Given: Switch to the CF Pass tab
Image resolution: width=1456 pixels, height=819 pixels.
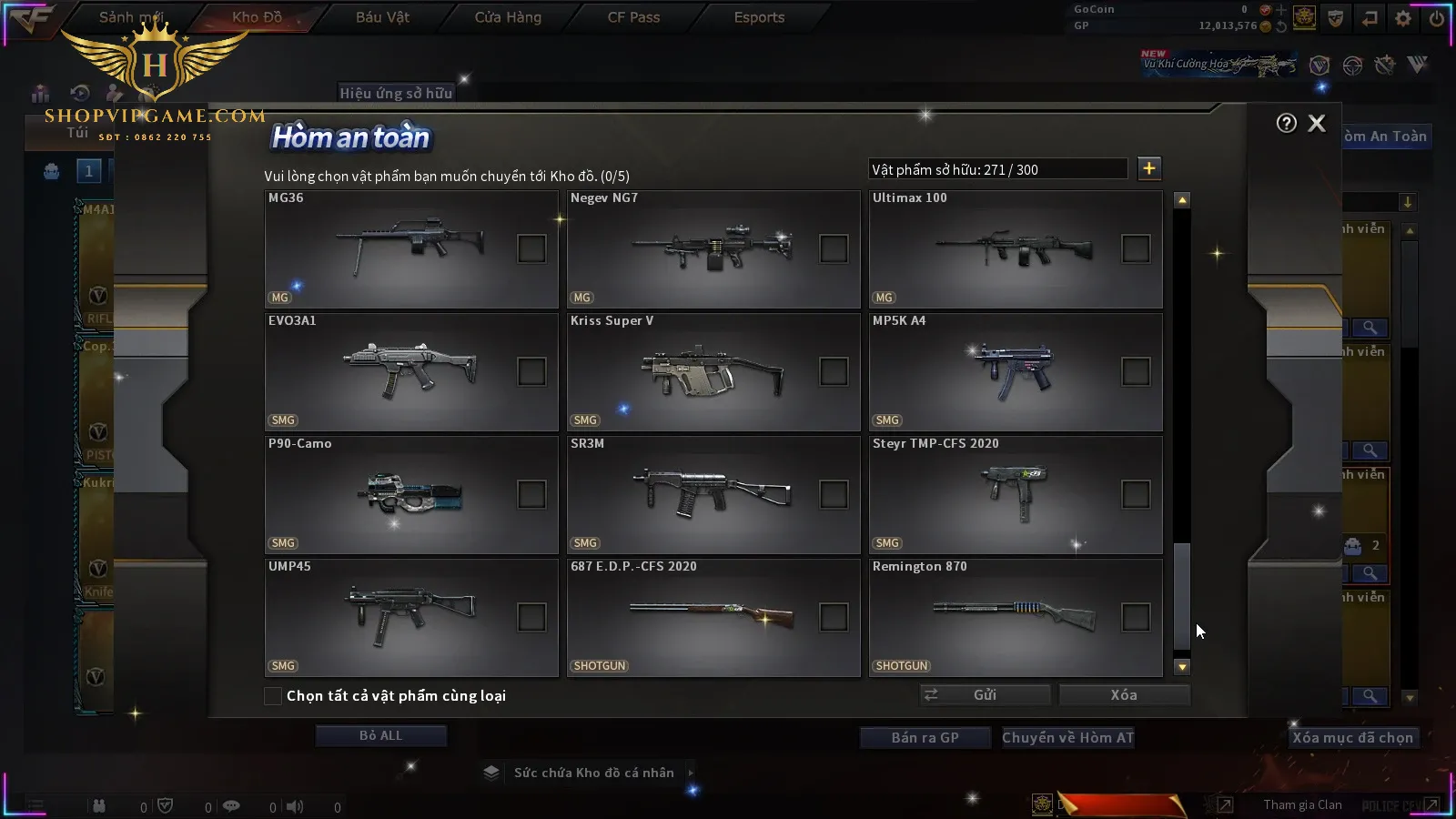Looking at the screenshot, I should click(633, 17).
